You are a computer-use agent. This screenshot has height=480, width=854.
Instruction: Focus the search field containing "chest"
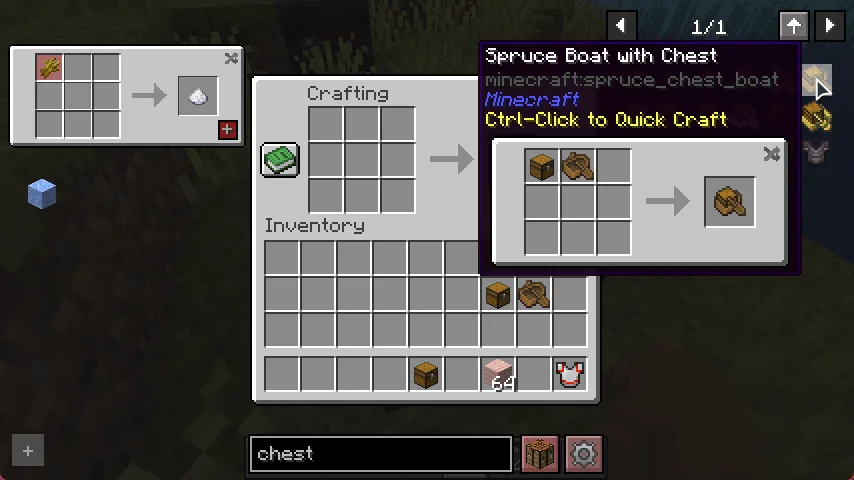380,454
